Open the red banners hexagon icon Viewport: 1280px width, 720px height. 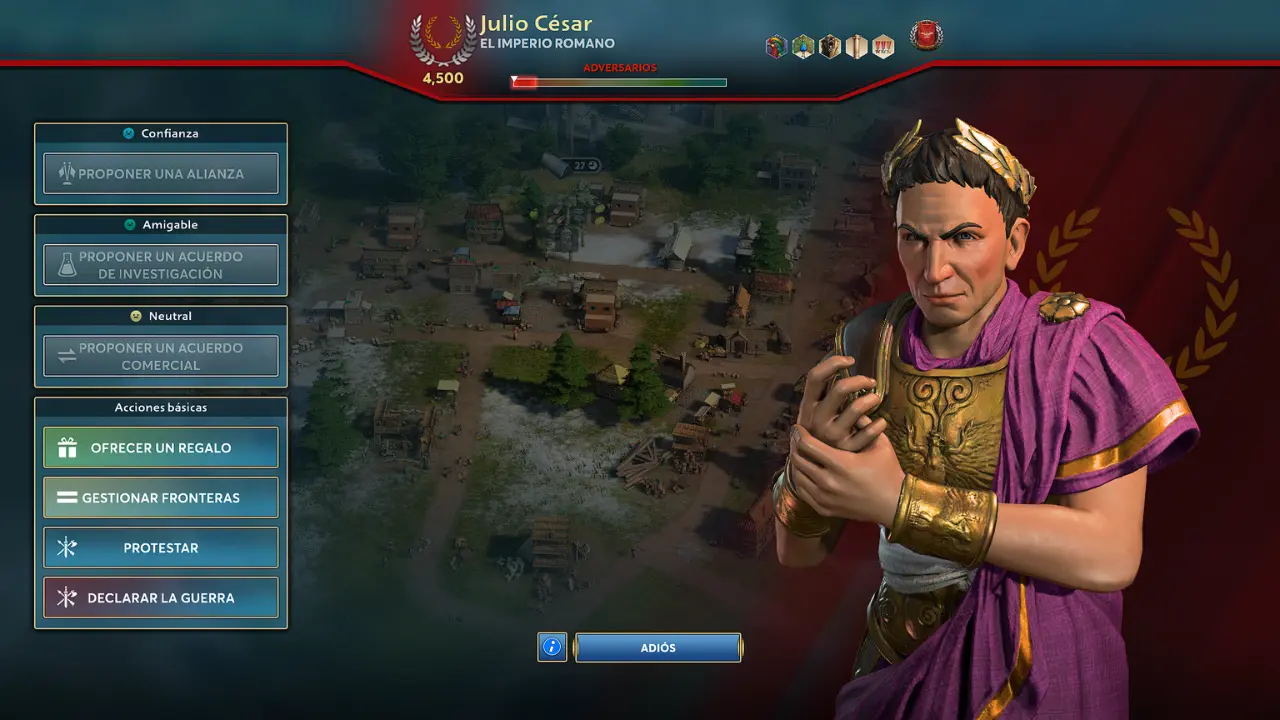883,47
